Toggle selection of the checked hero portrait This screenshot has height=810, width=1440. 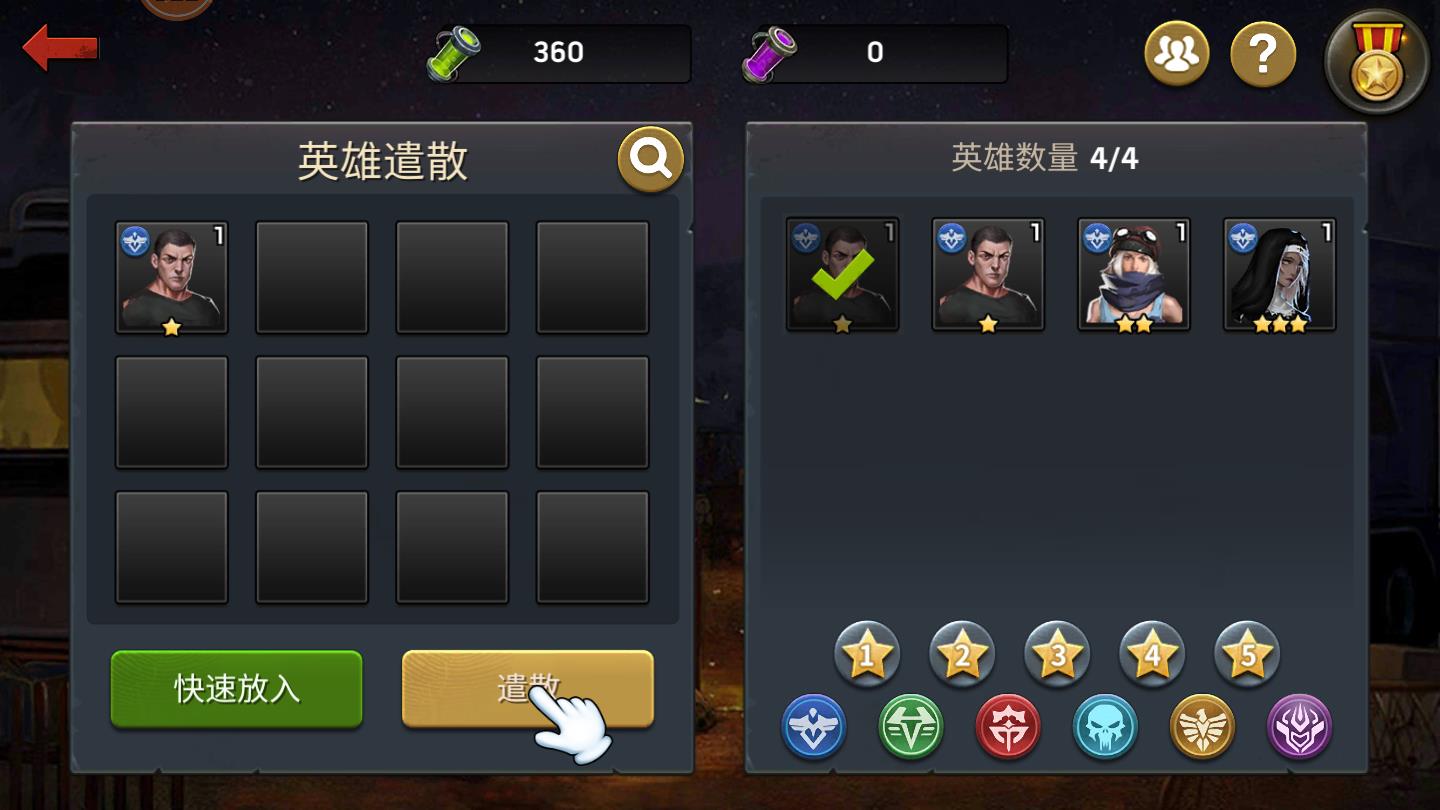(843, 273)
